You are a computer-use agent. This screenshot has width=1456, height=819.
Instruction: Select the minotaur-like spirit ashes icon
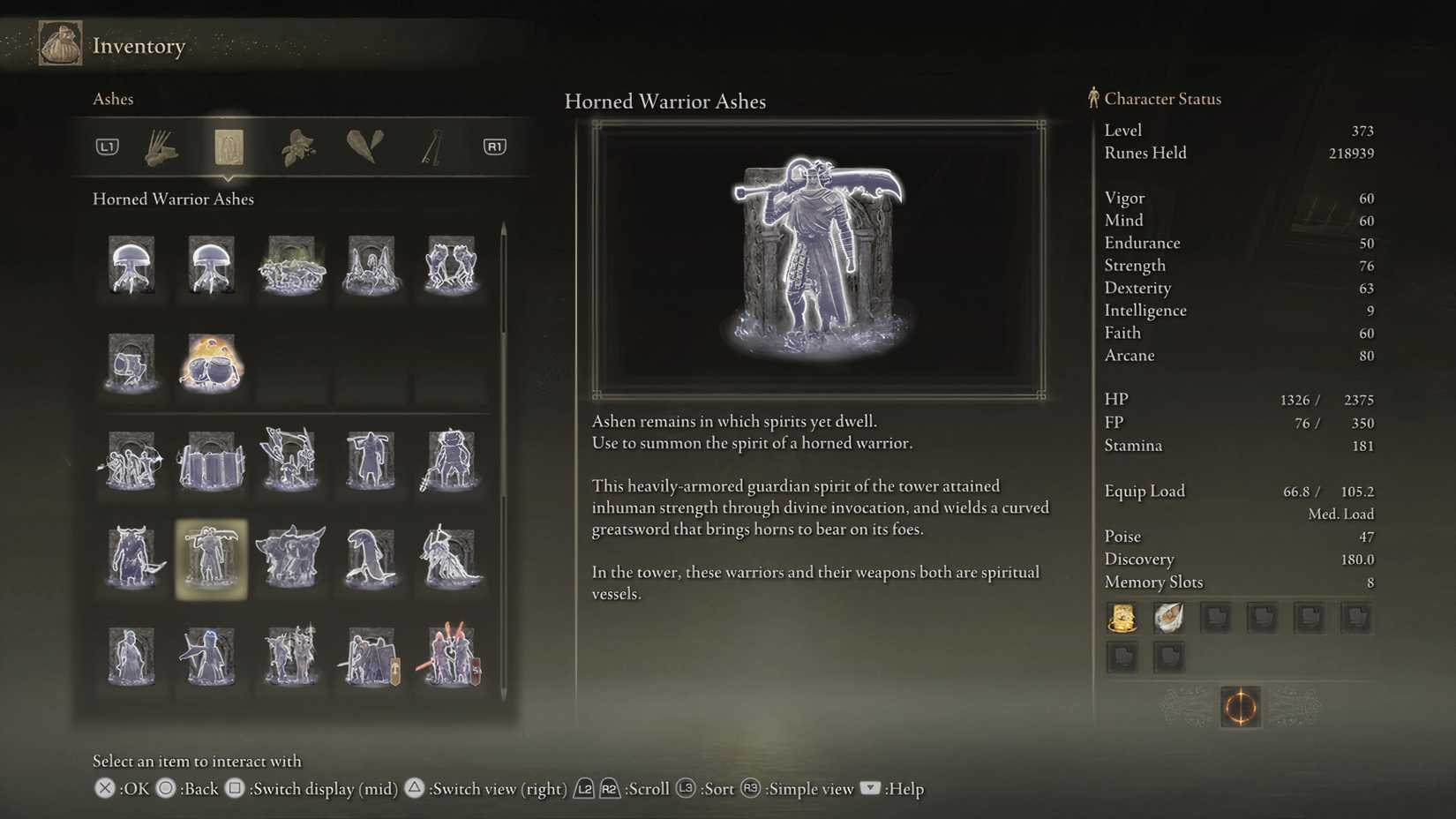click(x=131, y=559)
